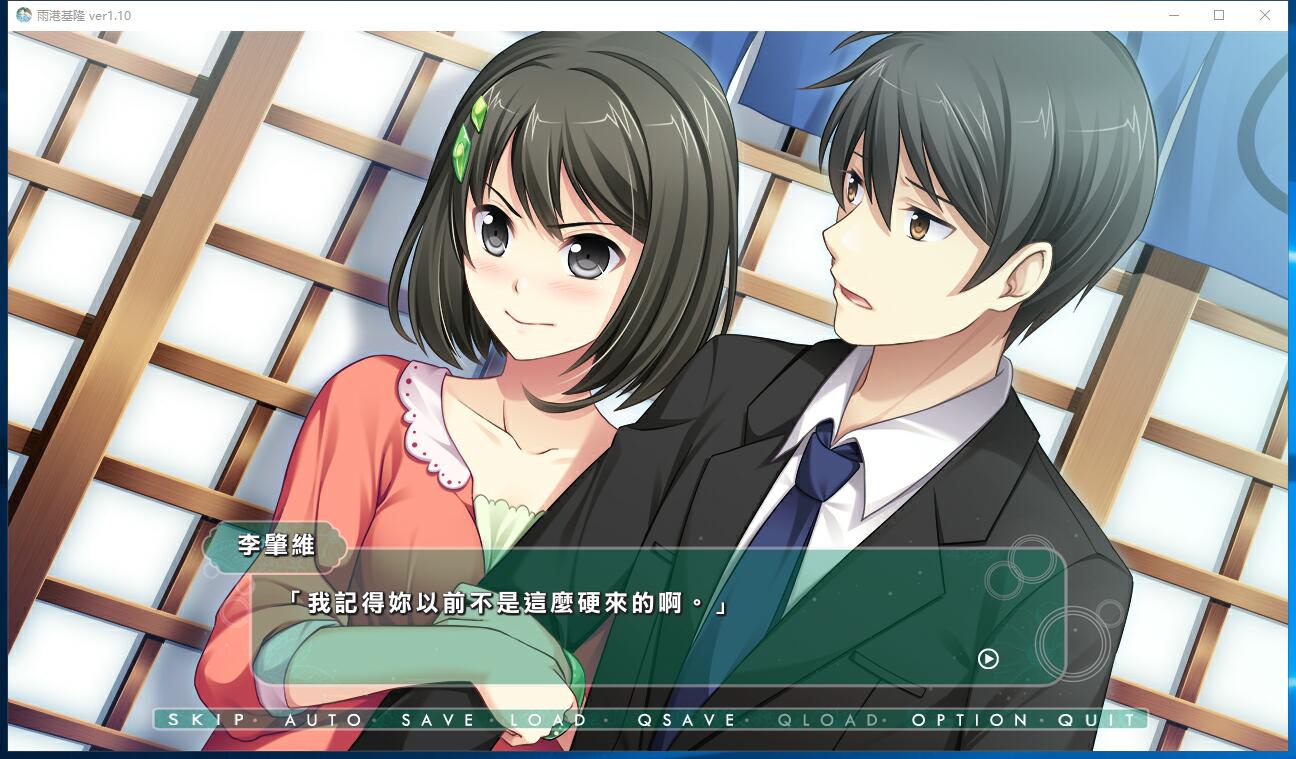This screenshot has width=1296, height=759.
Task: Select QUIT on the menu bar
Action: (x=1098, y=720)
